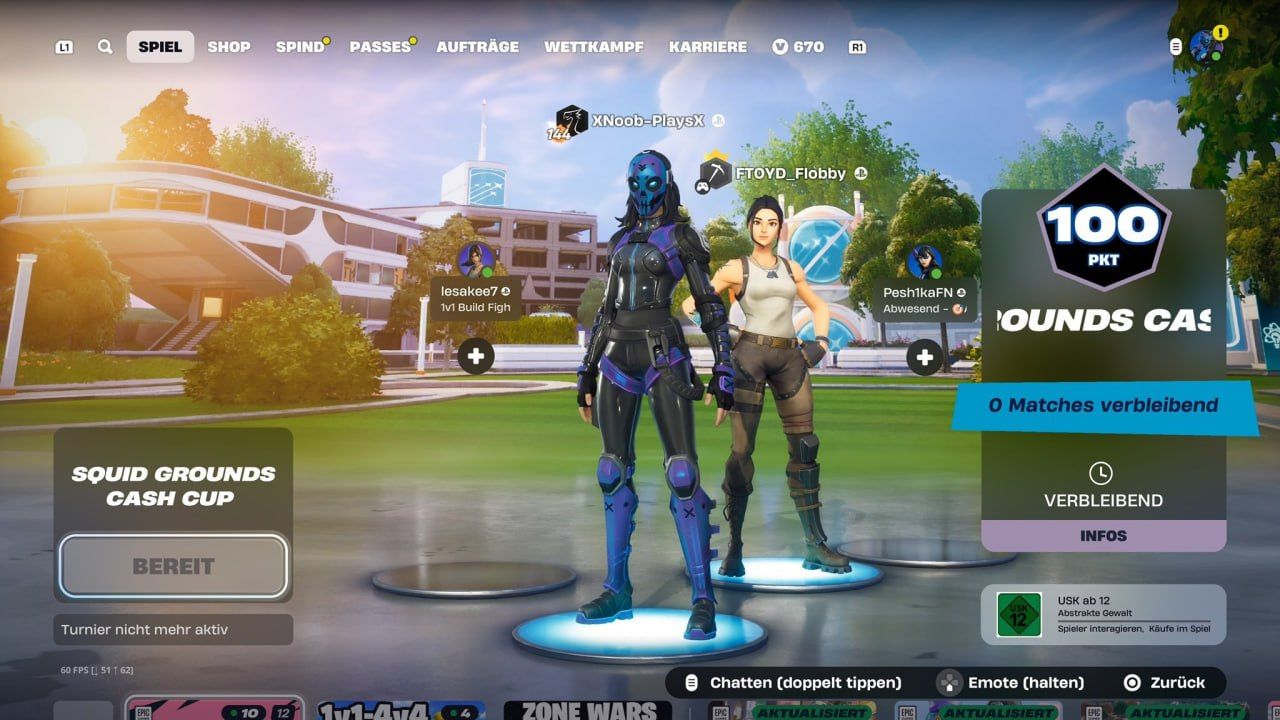Toggle ready status with the BEREIT button

coord(172,564)
